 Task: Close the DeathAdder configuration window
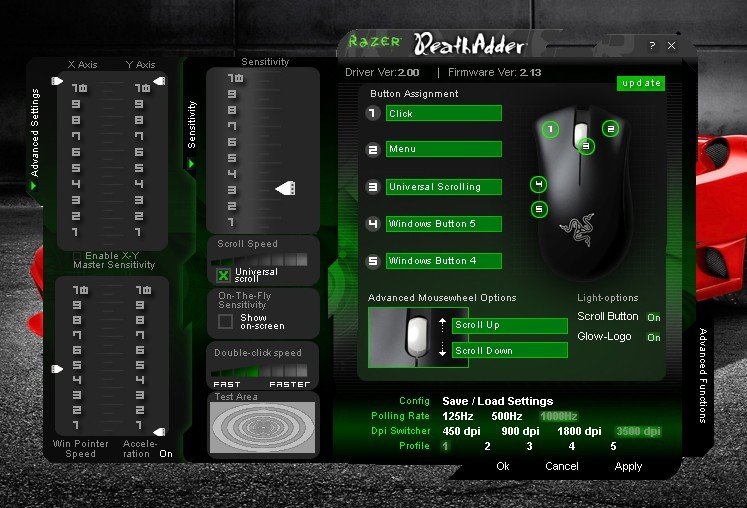(671, 46)
